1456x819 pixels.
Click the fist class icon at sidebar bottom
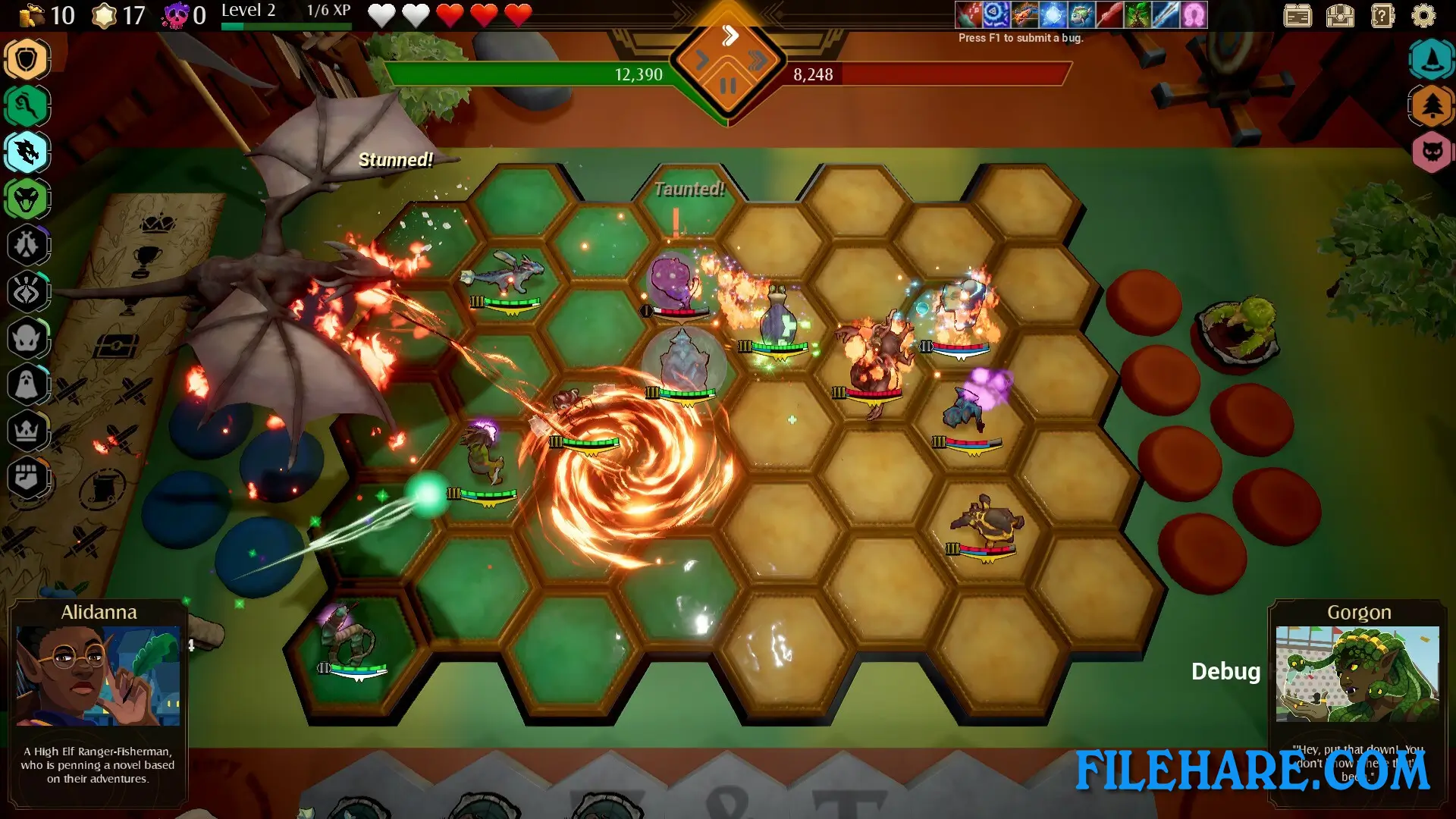coord(27,474)
